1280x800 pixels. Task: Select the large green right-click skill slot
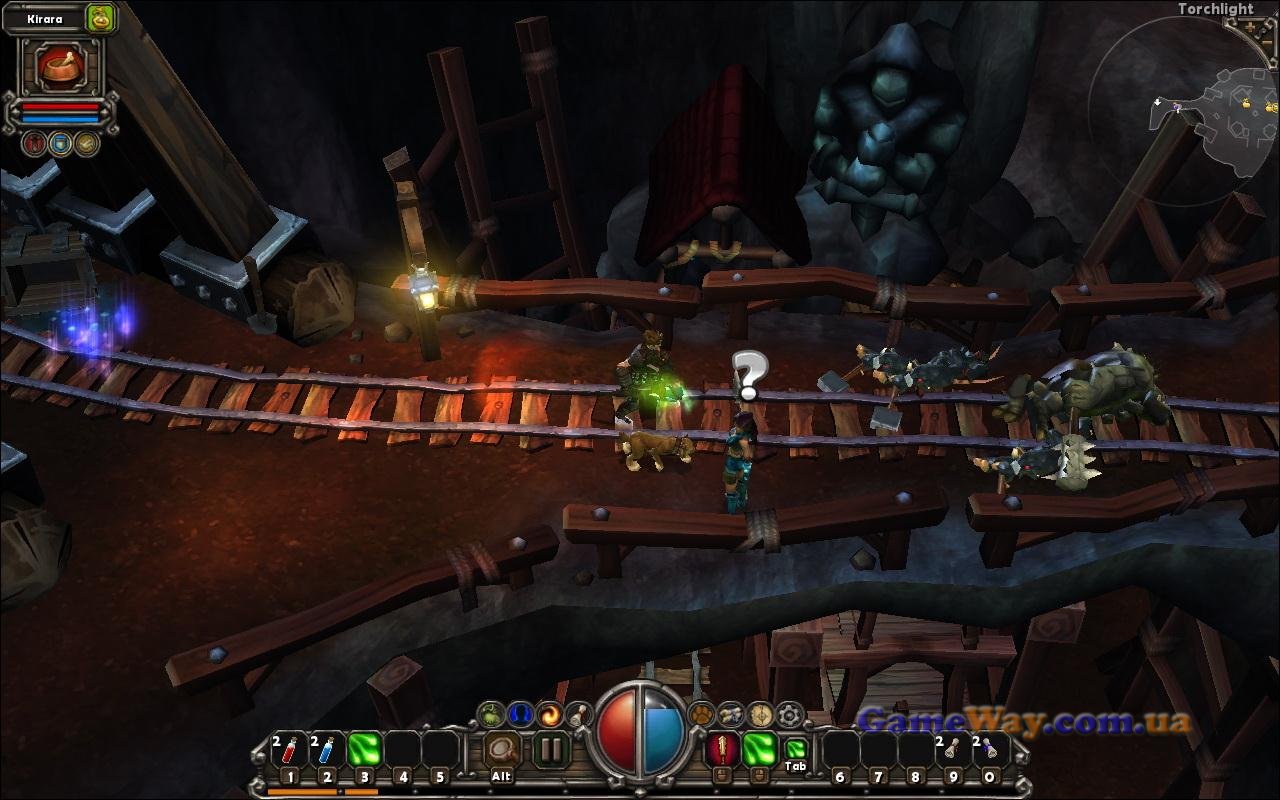point(759,748)
